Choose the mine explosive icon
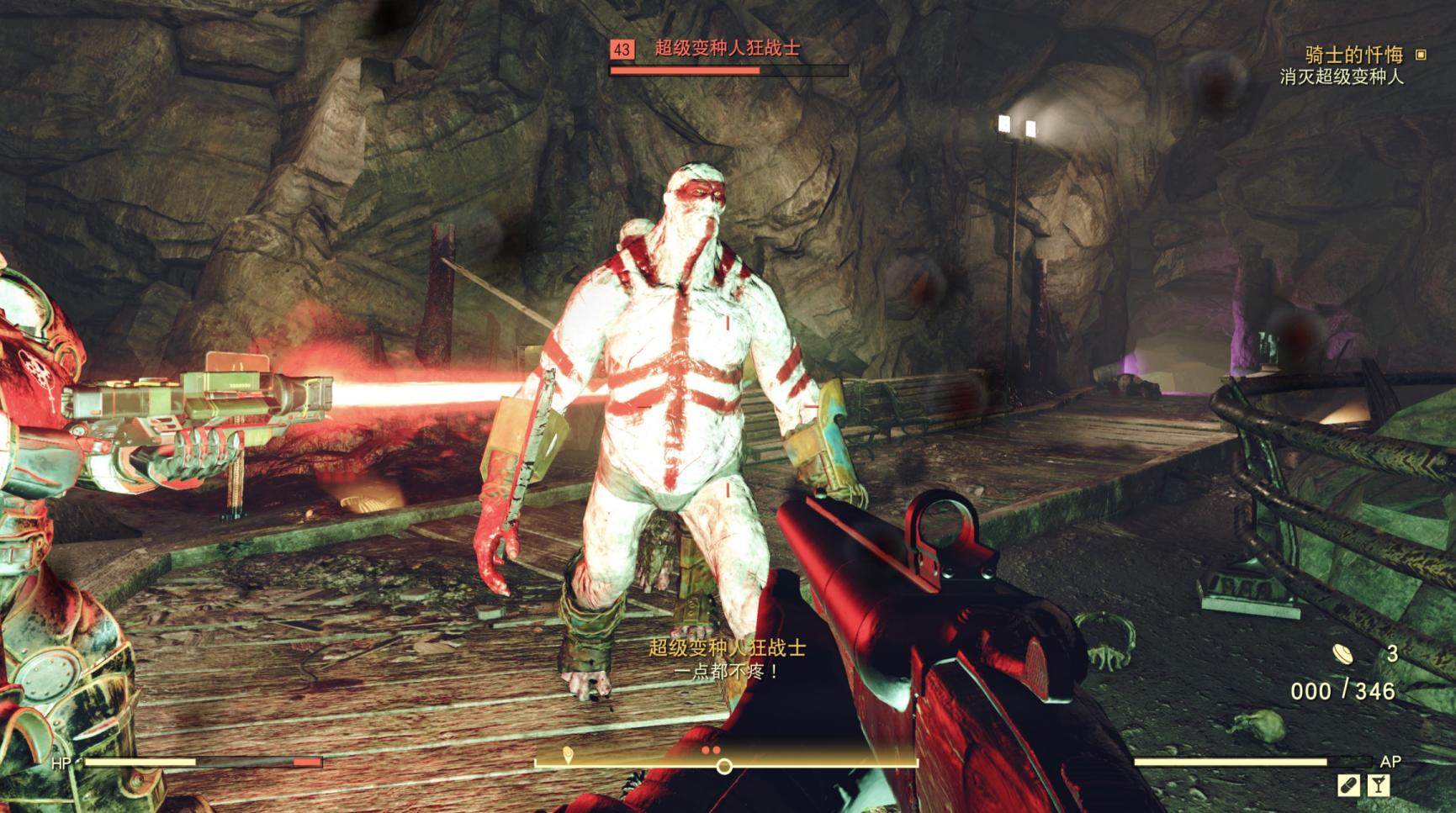The image size is (1456, 813). pos(1342,653)
